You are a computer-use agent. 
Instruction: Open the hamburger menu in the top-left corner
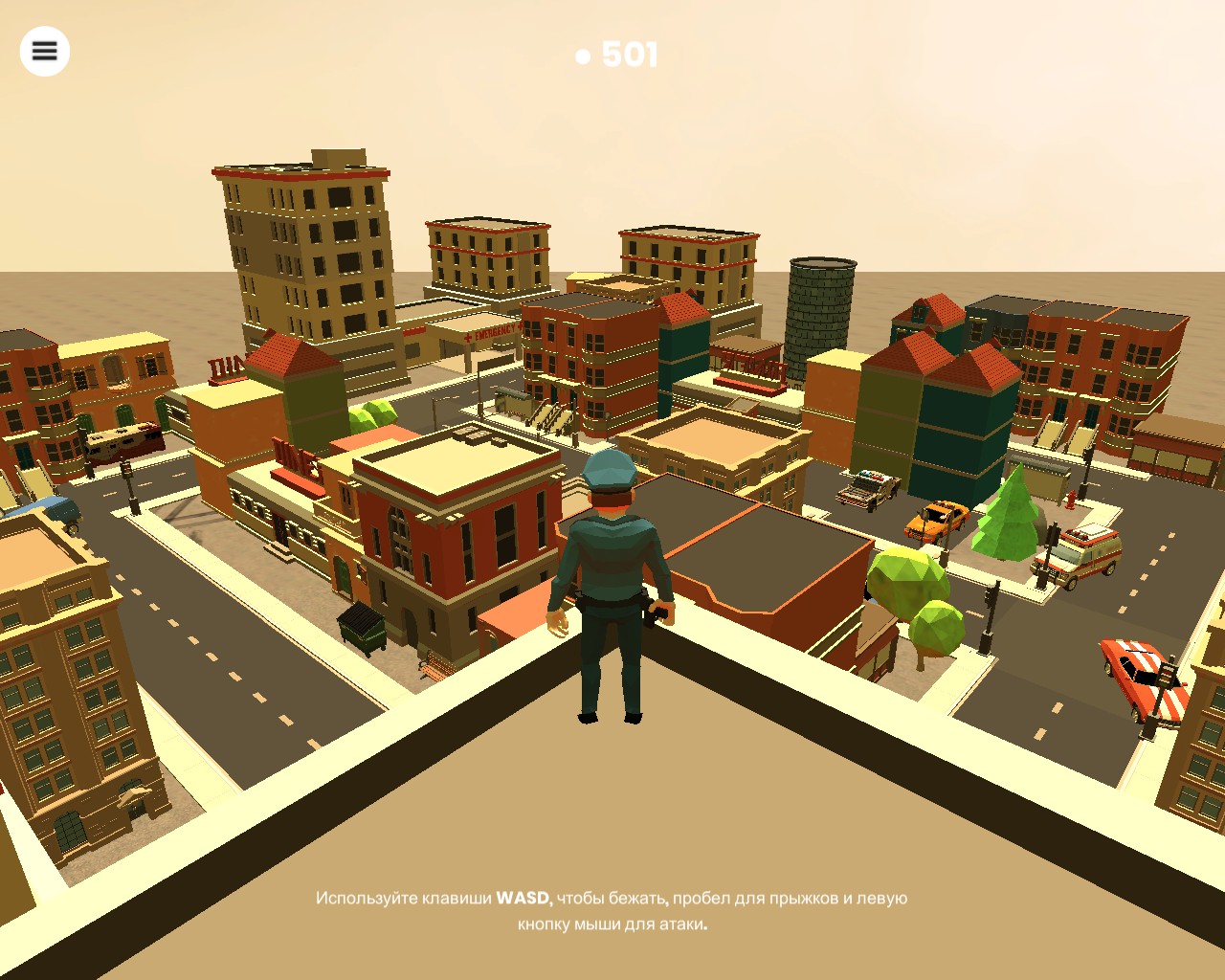(x=44, y=50)
